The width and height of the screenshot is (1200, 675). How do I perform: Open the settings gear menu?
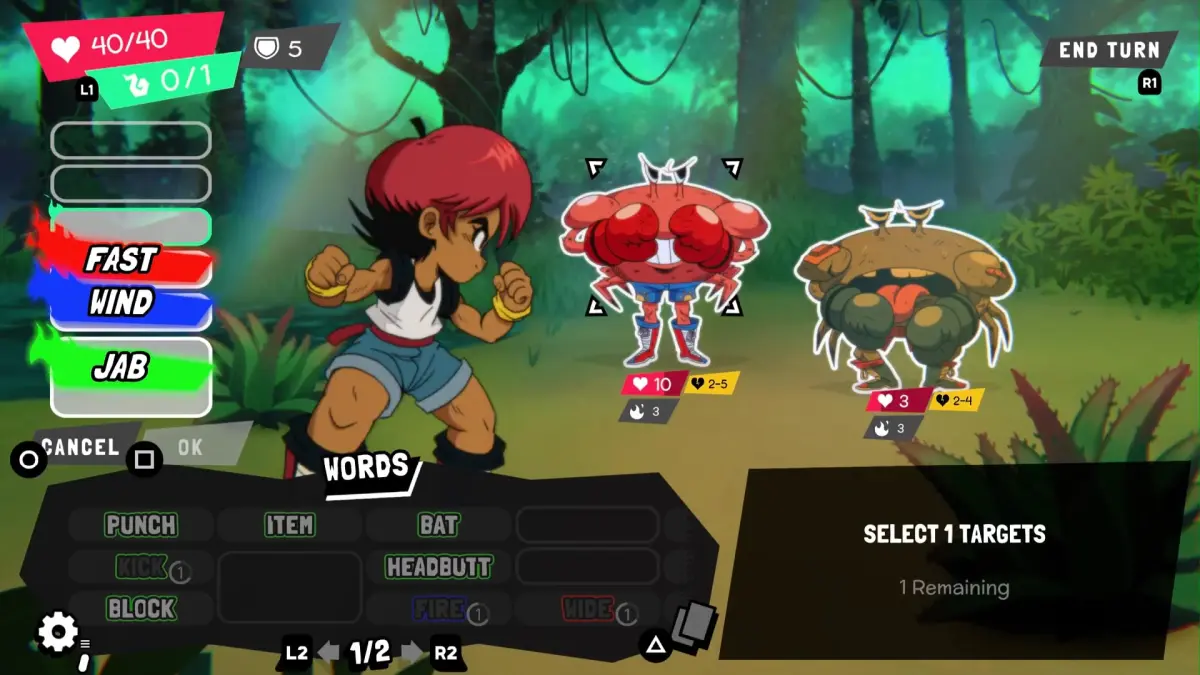coord(58,632)
